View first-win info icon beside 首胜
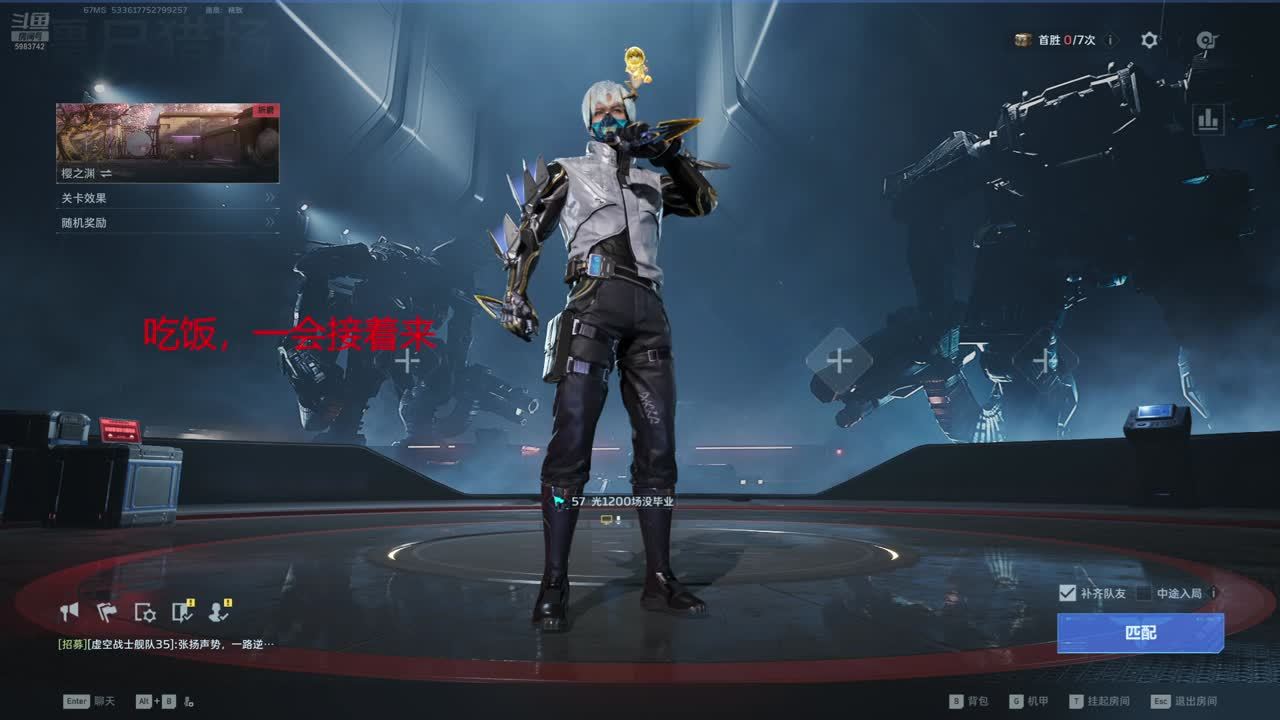The width and height of the screenshot is (1280, 720). (x=1111, y=40)
